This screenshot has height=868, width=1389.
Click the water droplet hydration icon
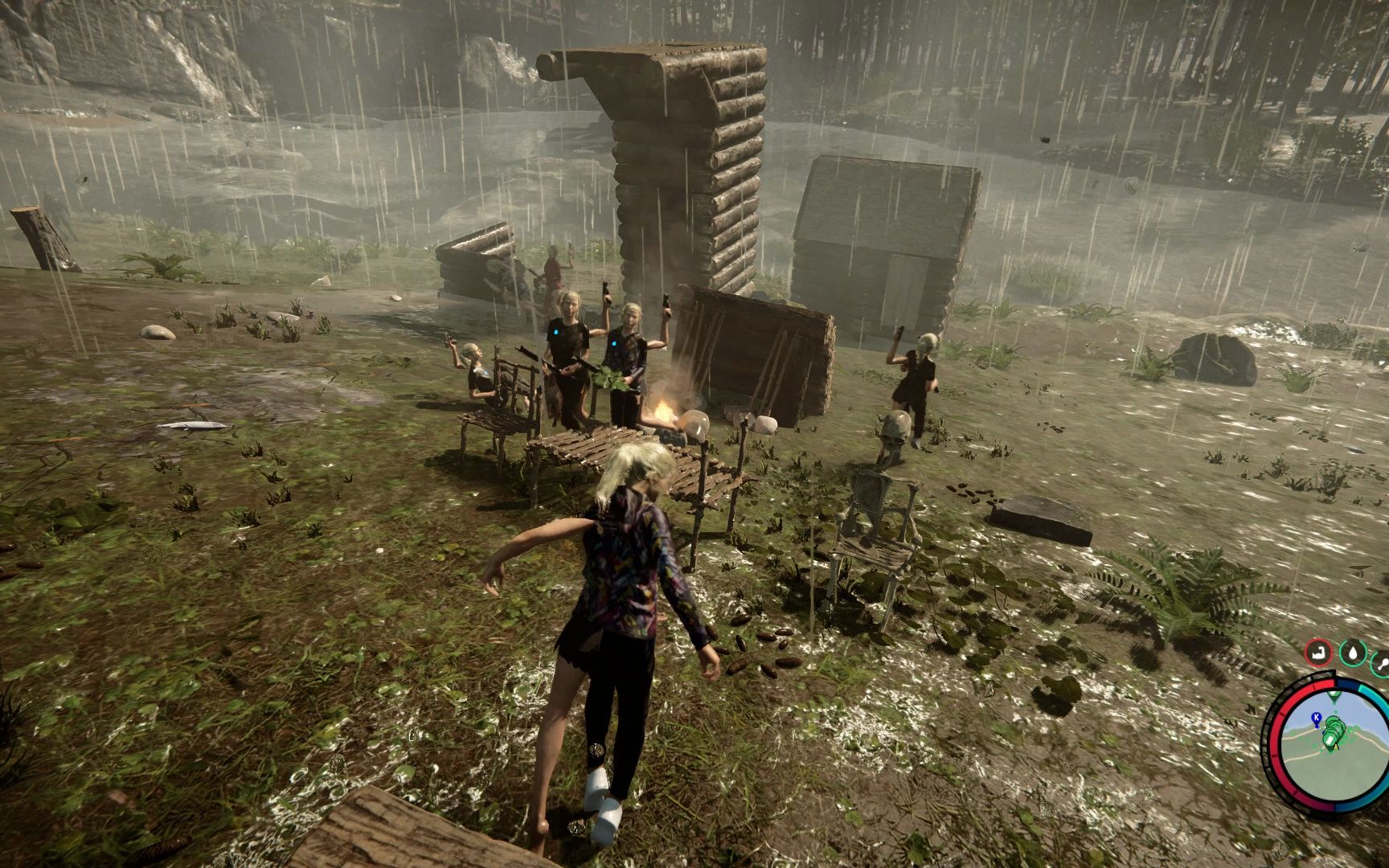pos(1353,652)
